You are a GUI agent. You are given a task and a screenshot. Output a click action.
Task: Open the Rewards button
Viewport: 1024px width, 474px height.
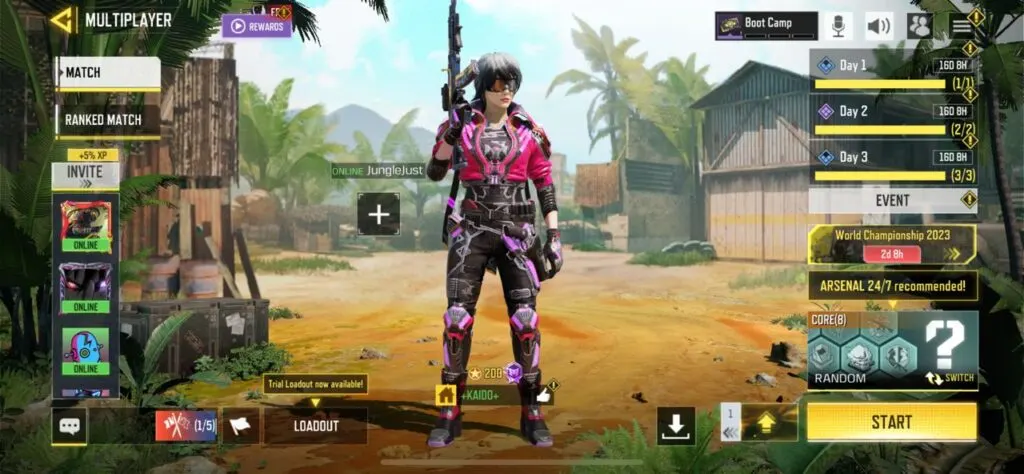point(257,26)
